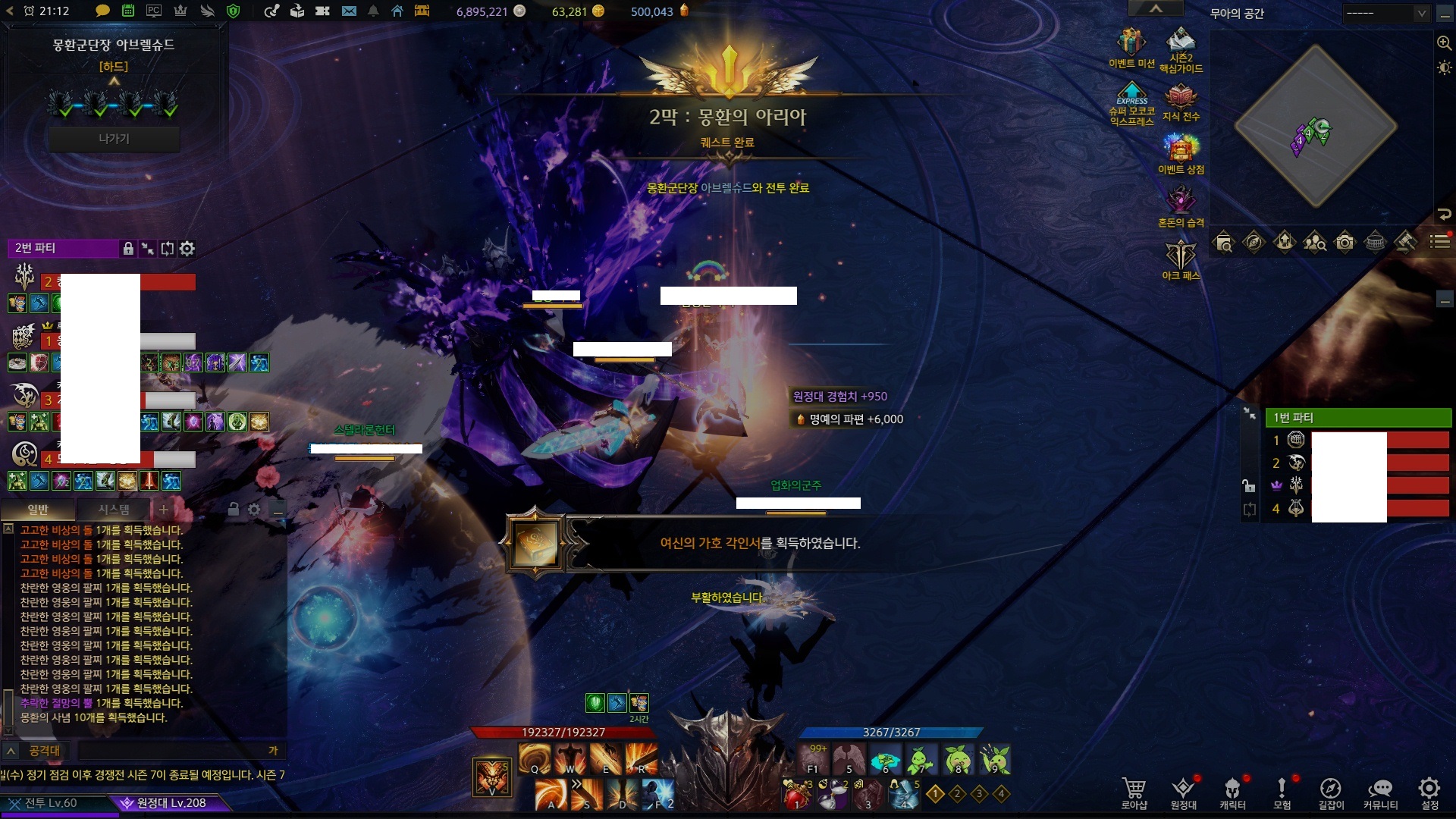Open the 커뮤니티 community menu
Image resolution: width=1456 pixels, height=819 pixels.
(x=1380, y=792)
